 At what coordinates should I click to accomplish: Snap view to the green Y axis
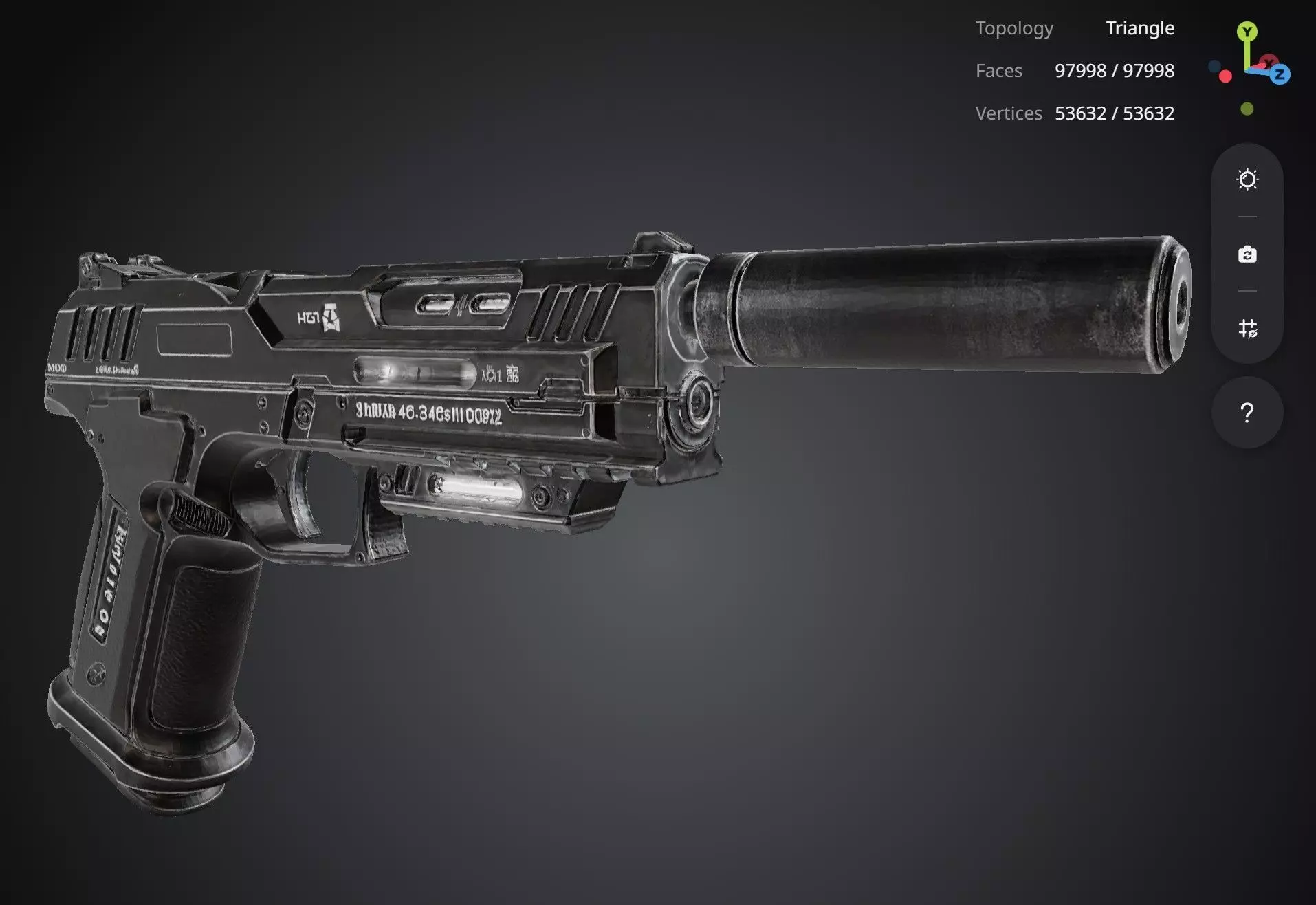click(x=1247, y=32)
